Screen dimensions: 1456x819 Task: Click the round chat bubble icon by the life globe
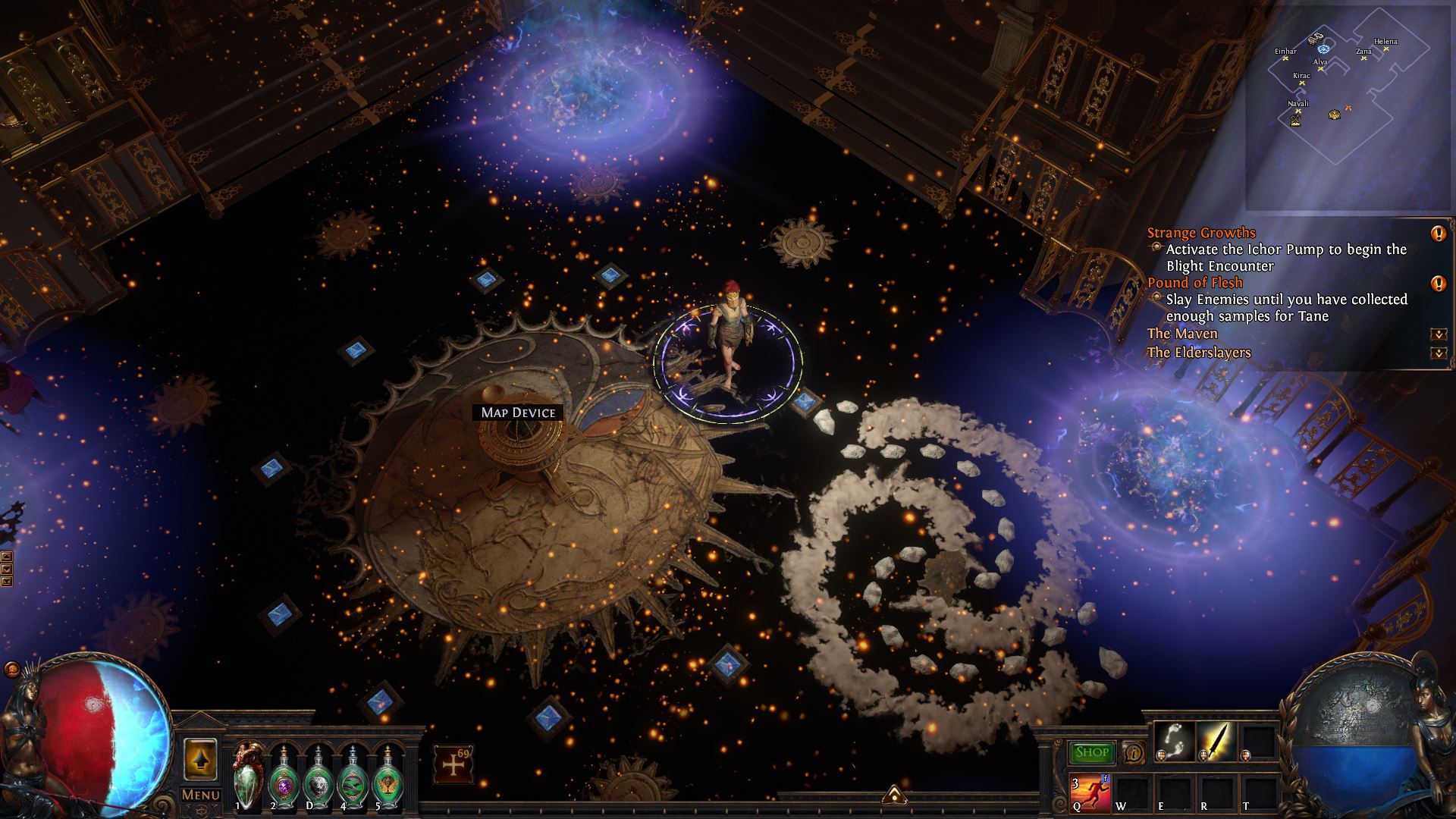(x=11, y=670)
